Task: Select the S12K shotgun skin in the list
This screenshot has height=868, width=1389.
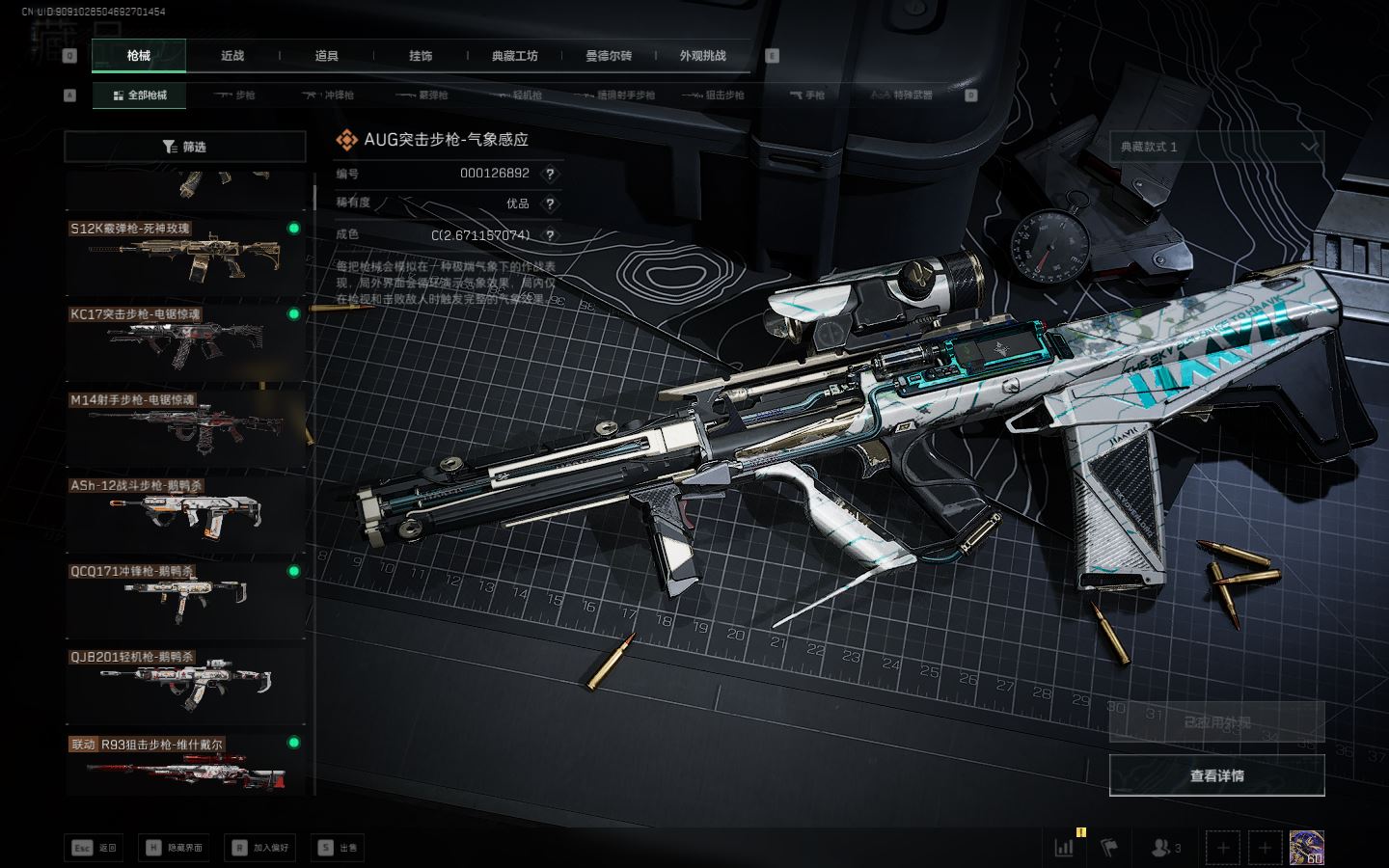Action: (x=185, y=257)
